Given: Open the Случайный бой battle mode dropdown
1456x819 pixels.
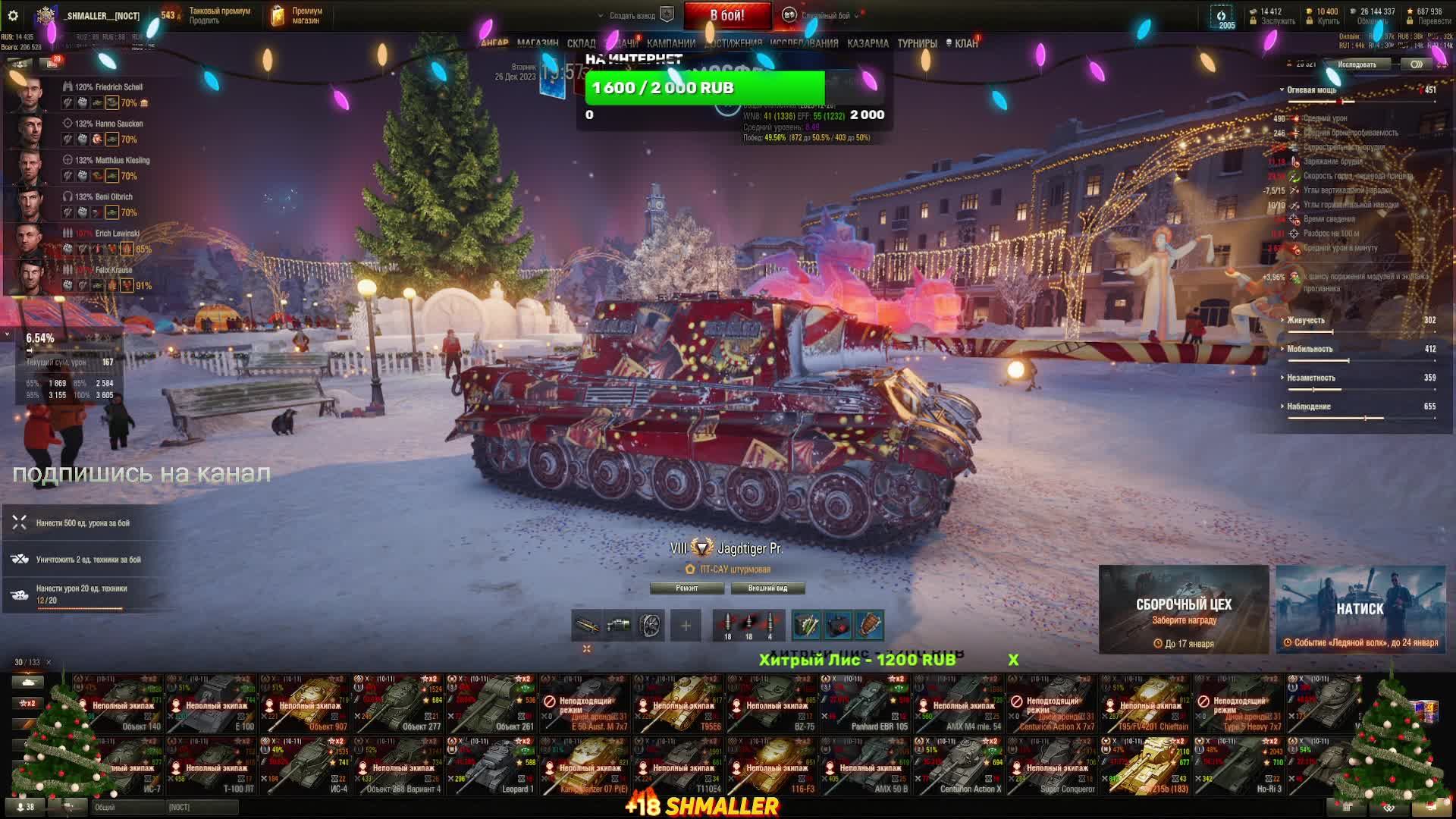Looking at the screenshot, I should (x=824, y=15).
